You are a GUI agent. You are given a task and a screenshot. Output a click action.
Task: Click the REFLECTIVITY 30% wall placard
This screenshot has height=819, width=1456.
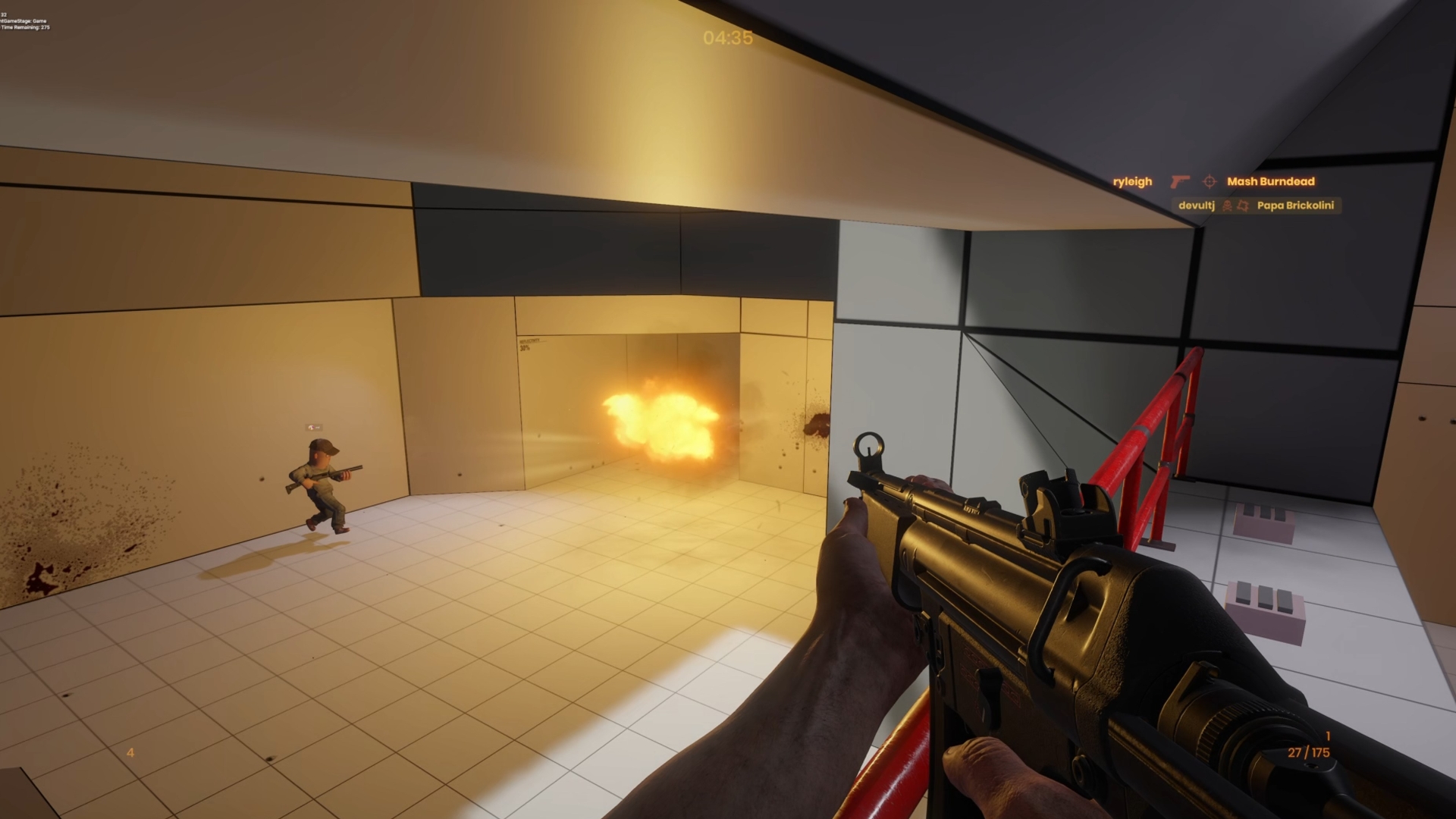pos(531,345)
